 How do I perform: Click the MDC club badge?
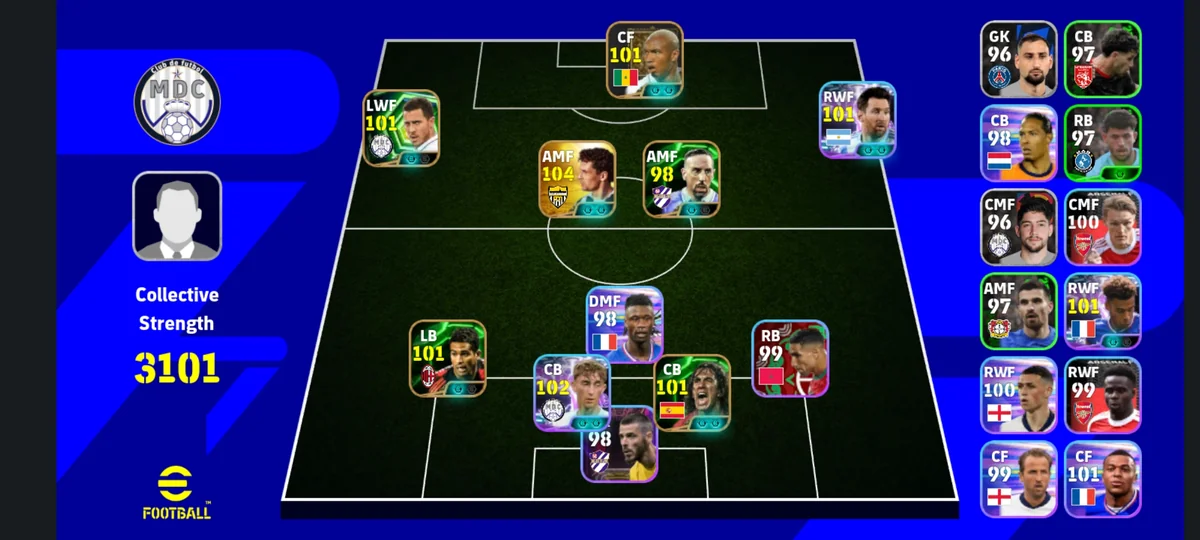[x=177, y=102]
